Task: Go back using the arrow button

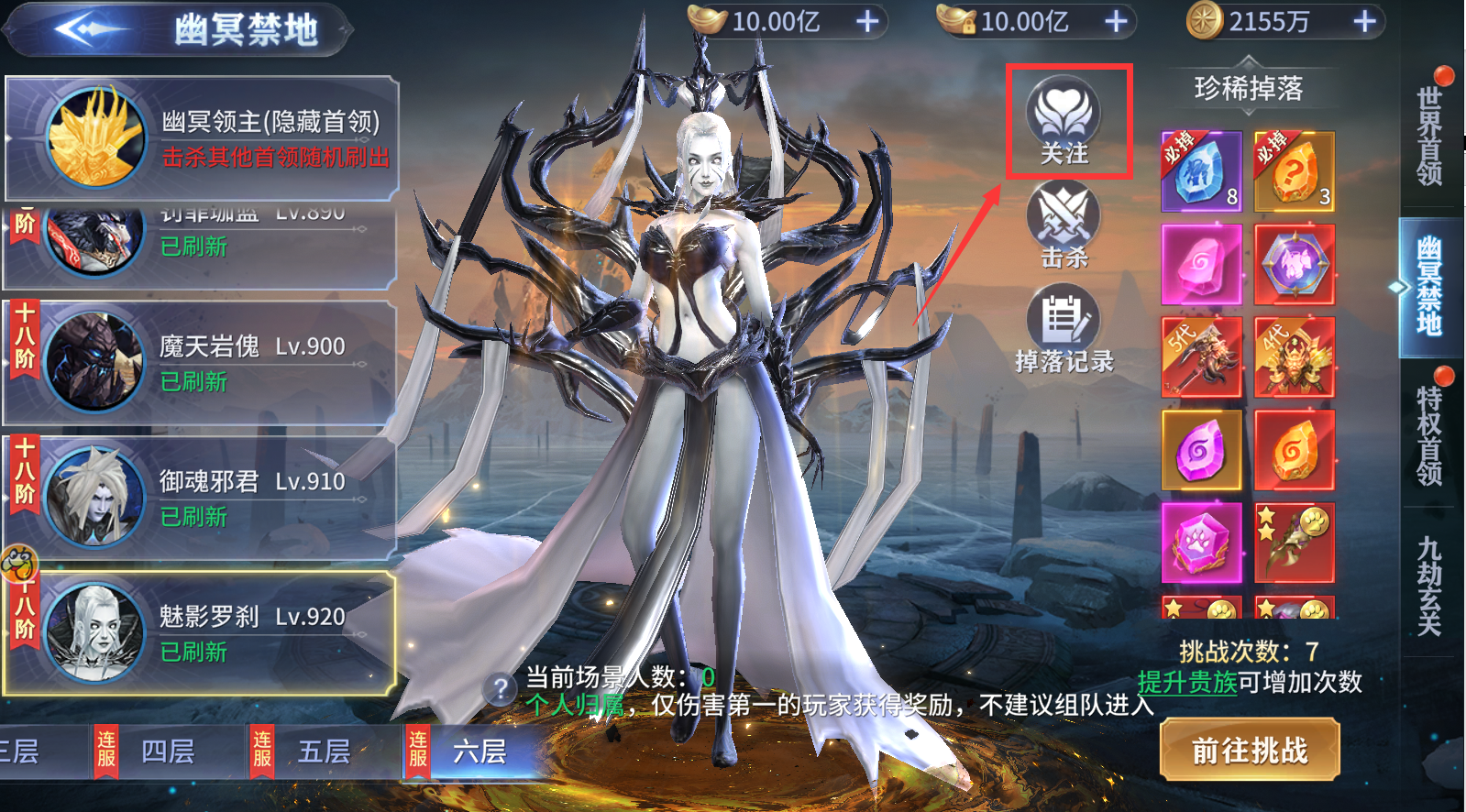Action: (87, 29)
